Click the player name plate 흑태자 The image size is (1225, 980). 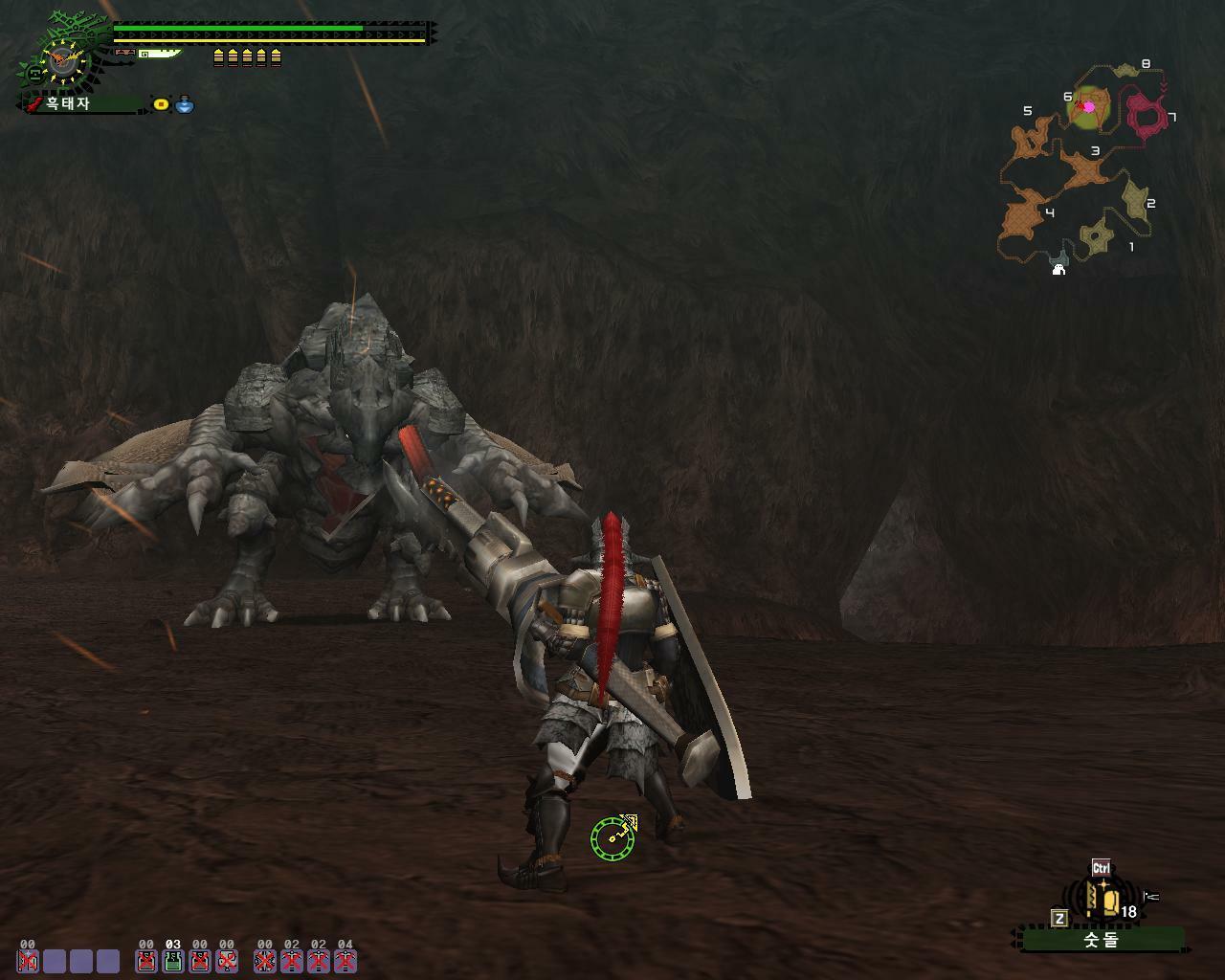click(x=81, y=103)
